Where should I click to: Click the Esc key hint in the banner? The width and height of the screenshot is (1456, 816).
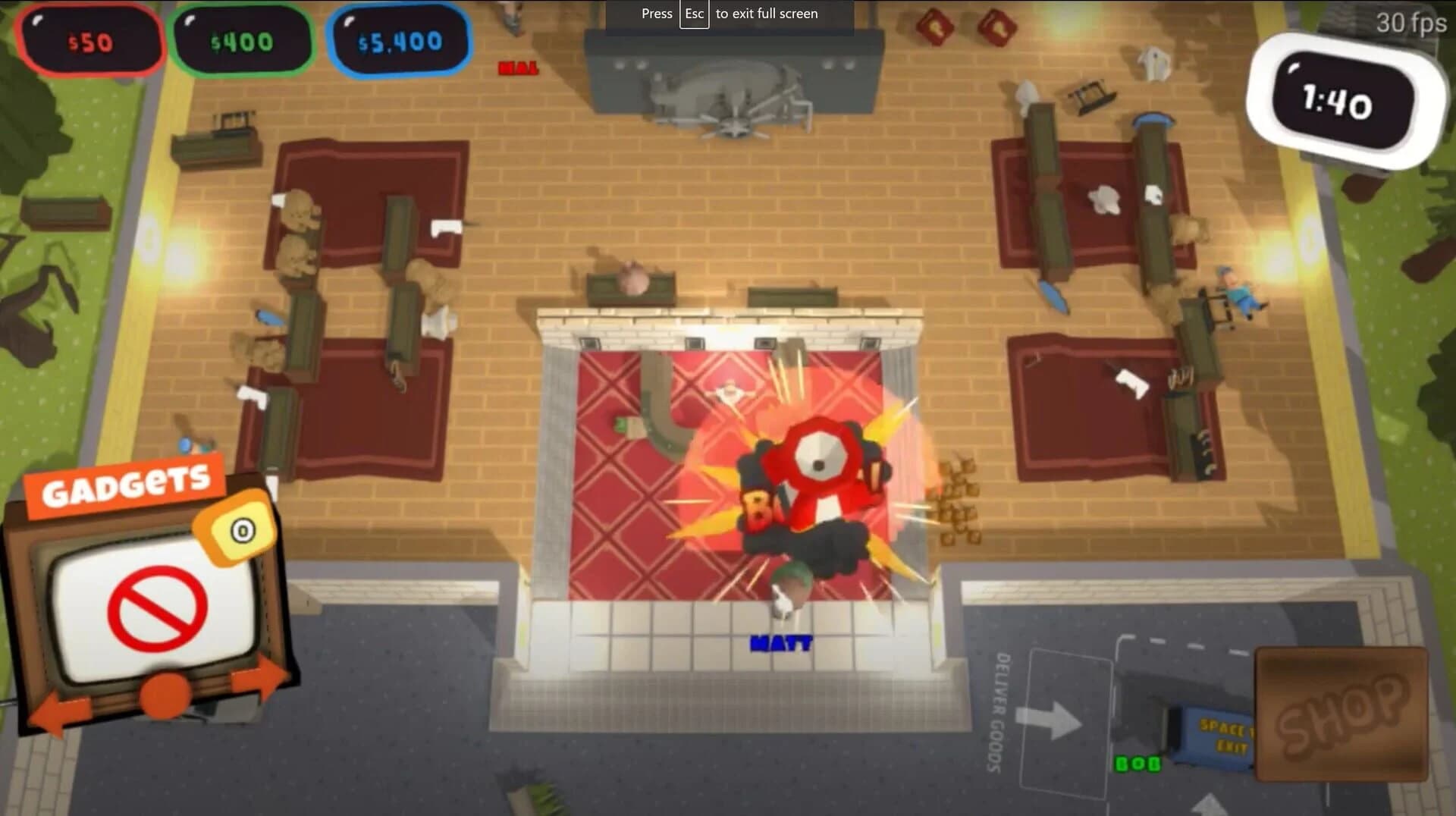coord(693,14)
